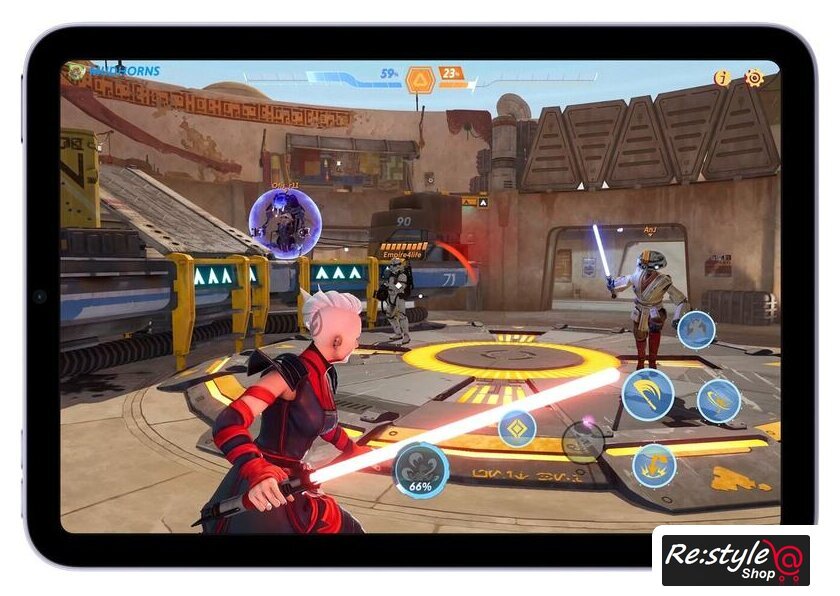Trigger the spinning whirlwind ability
This screenshot has width=840, height=596.
click(718, 401)
